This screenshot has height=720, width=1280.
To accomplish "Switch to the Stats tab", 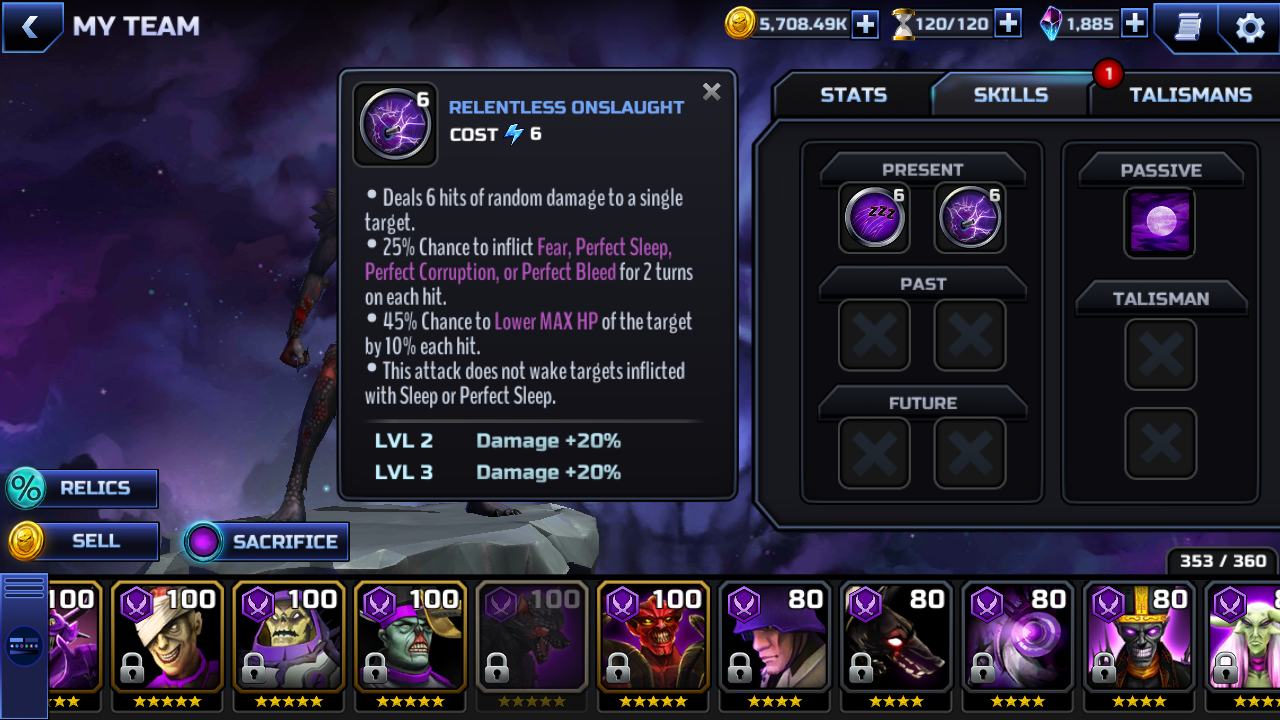I will pyautogui.click(x=853, y=95).
